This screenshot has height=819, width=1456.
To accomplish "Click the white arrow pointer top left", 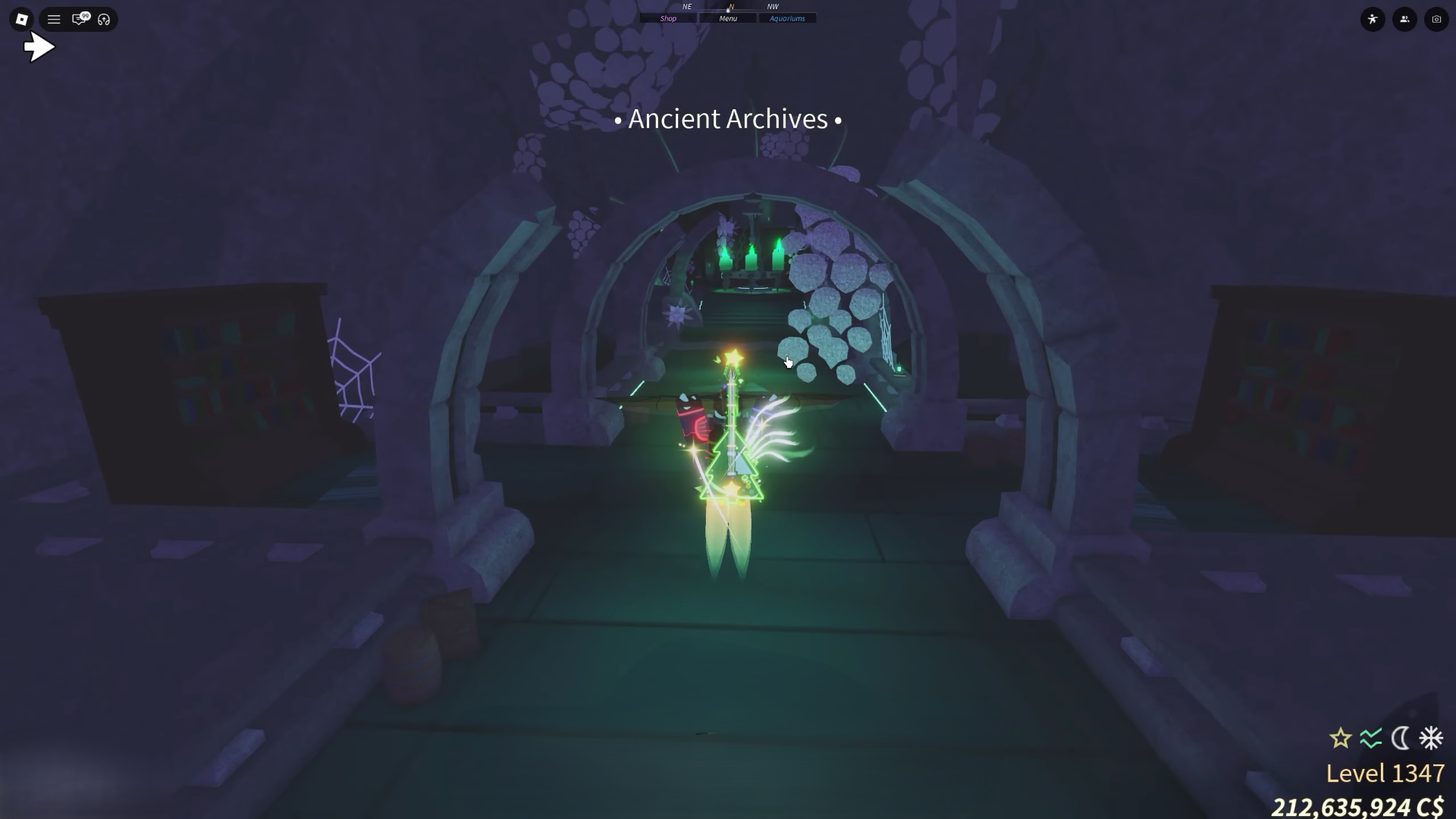I will (39, 46).
